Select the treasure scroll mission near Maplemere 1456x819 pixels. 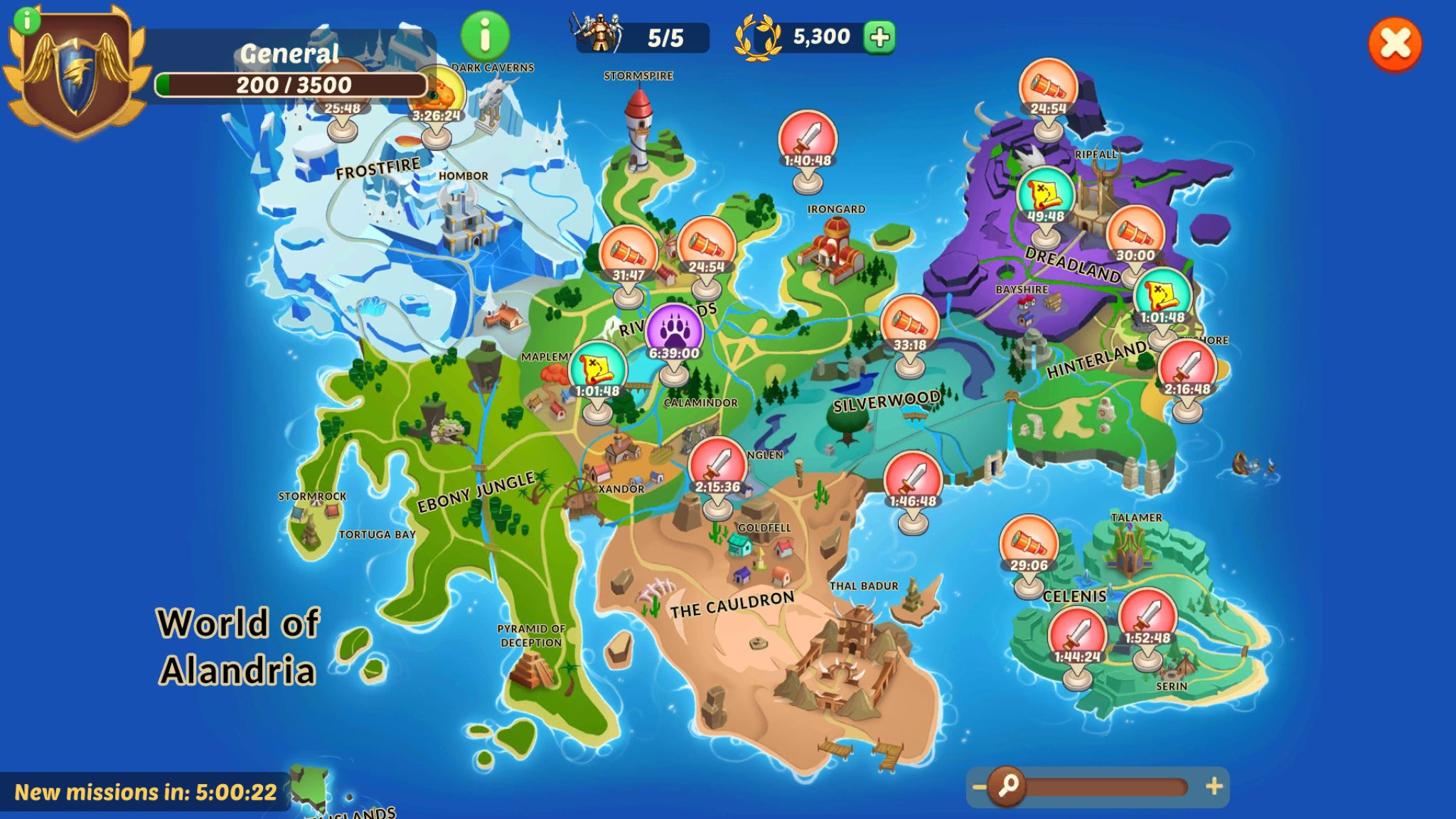597,366
